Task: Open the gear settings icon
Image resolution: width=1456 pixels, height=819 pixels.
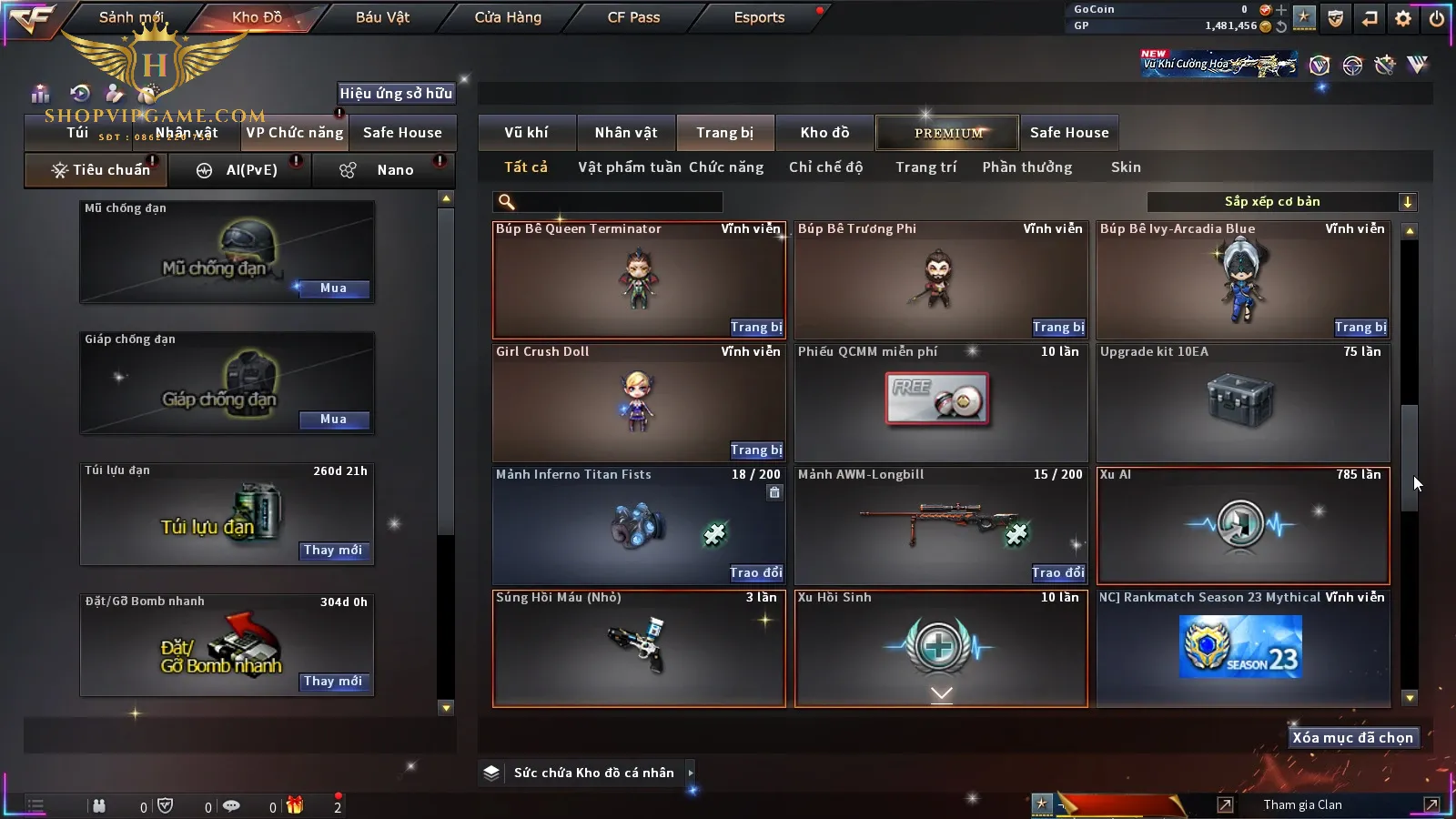Action: 1403,18
